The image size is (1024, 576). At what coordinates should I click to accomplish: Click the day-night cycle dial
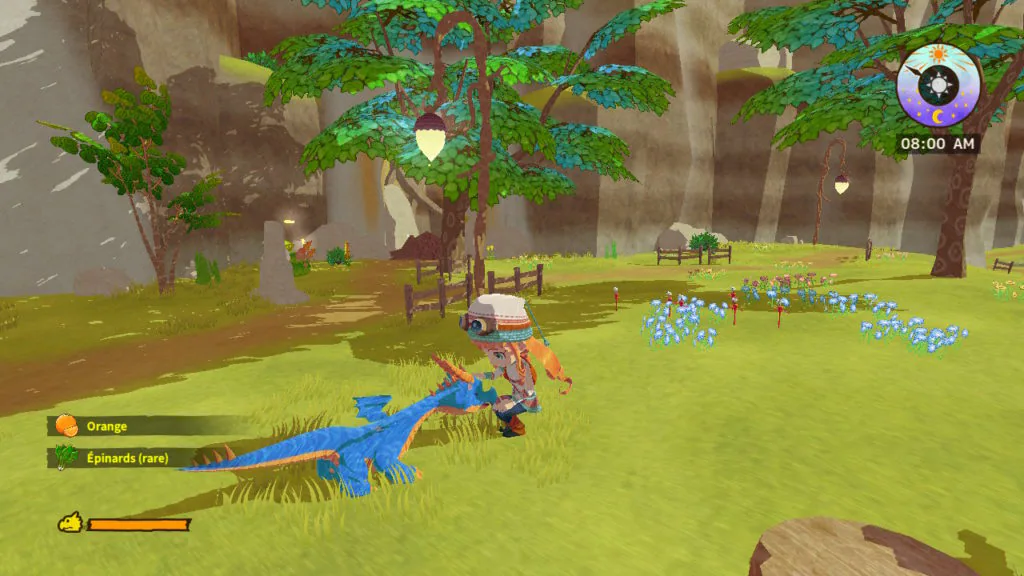(x=938, y=85)
